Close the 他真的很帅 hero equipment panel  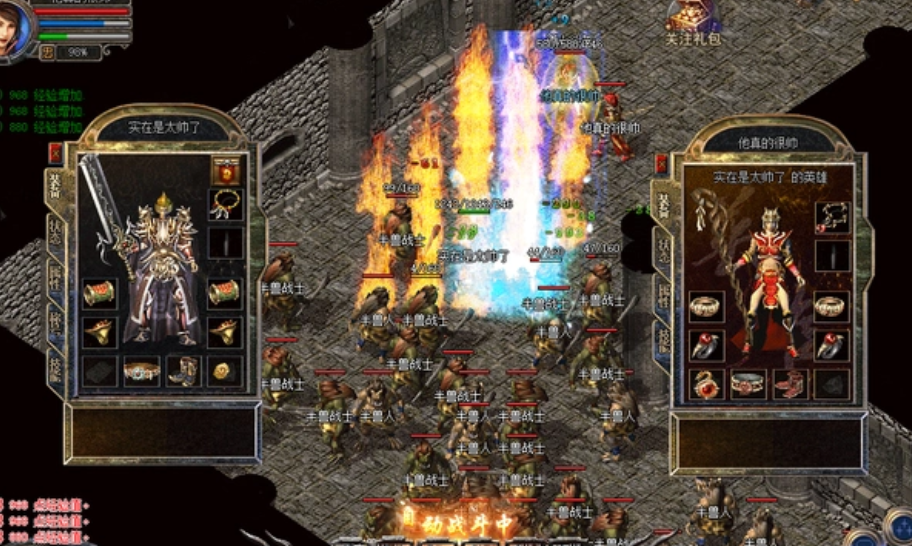(x=661, y=163)
